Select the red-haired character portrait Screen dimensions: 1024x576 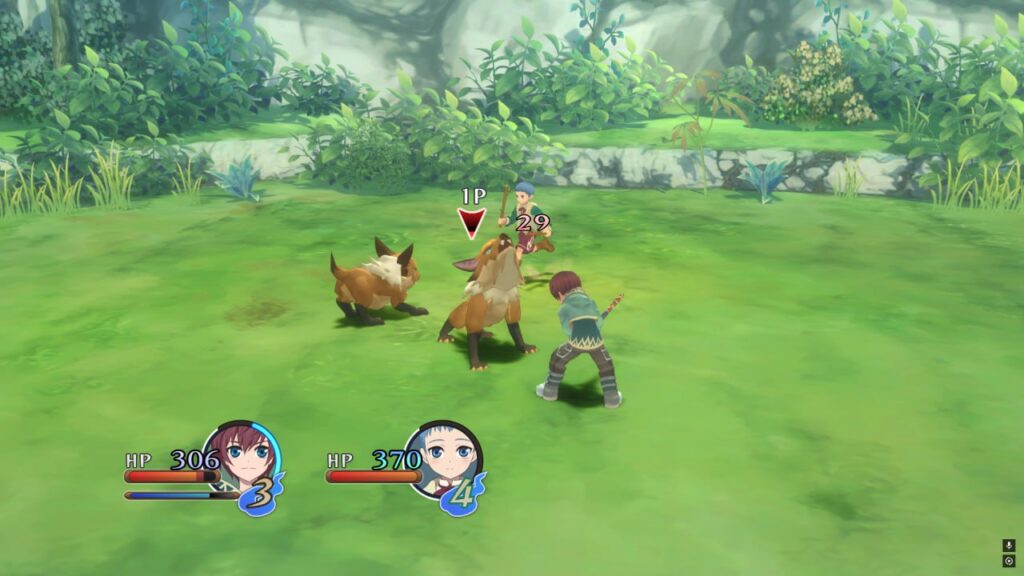coord(241,458)
